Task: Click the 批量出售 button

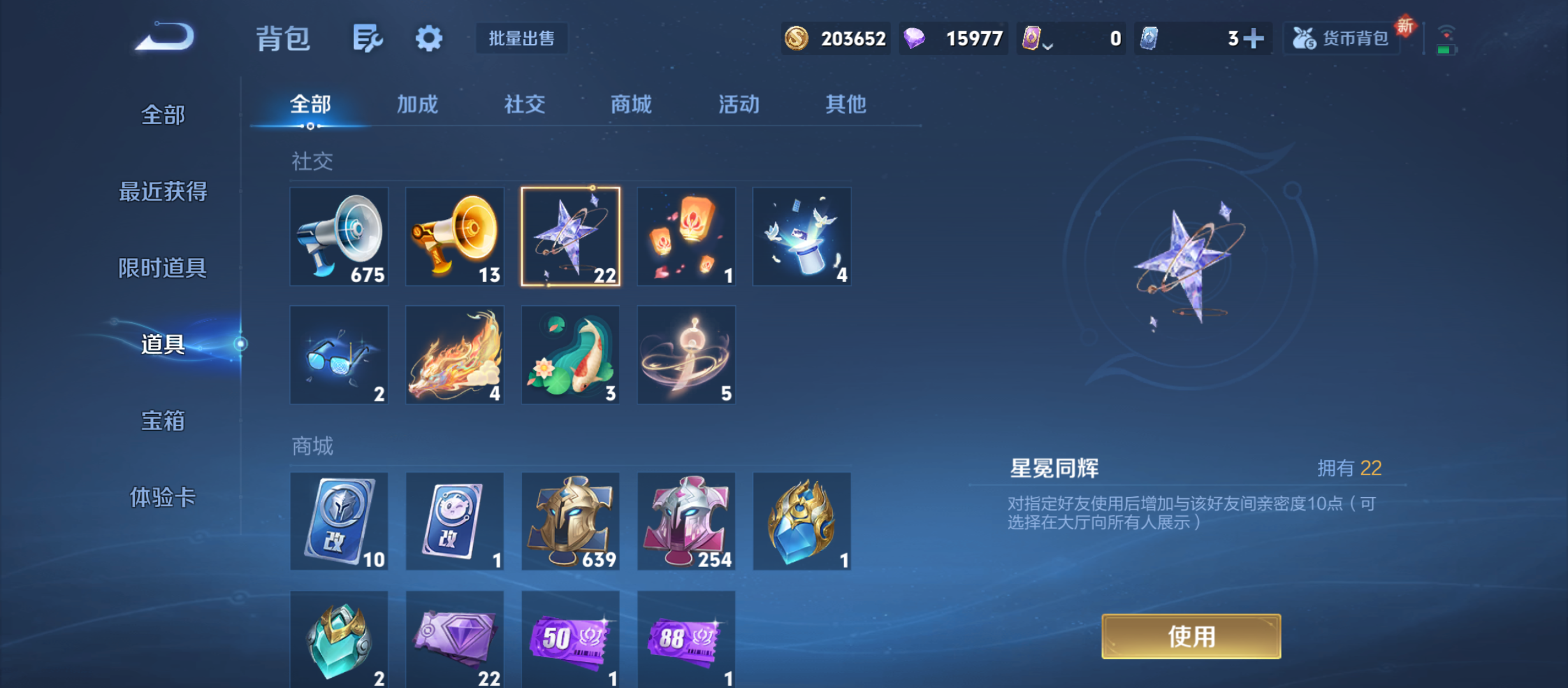Action: coord(521,38)
